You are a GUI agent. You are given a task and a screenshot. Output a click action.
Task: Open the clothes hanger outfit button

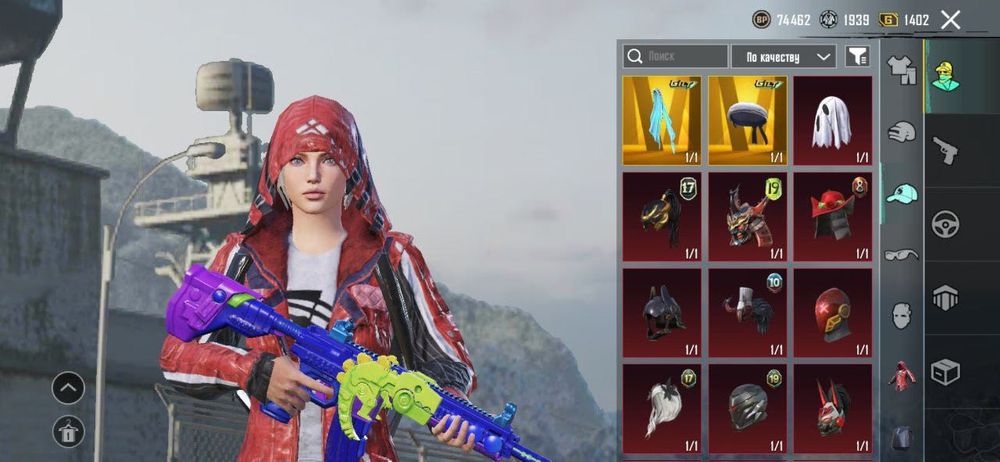(68, 431)
